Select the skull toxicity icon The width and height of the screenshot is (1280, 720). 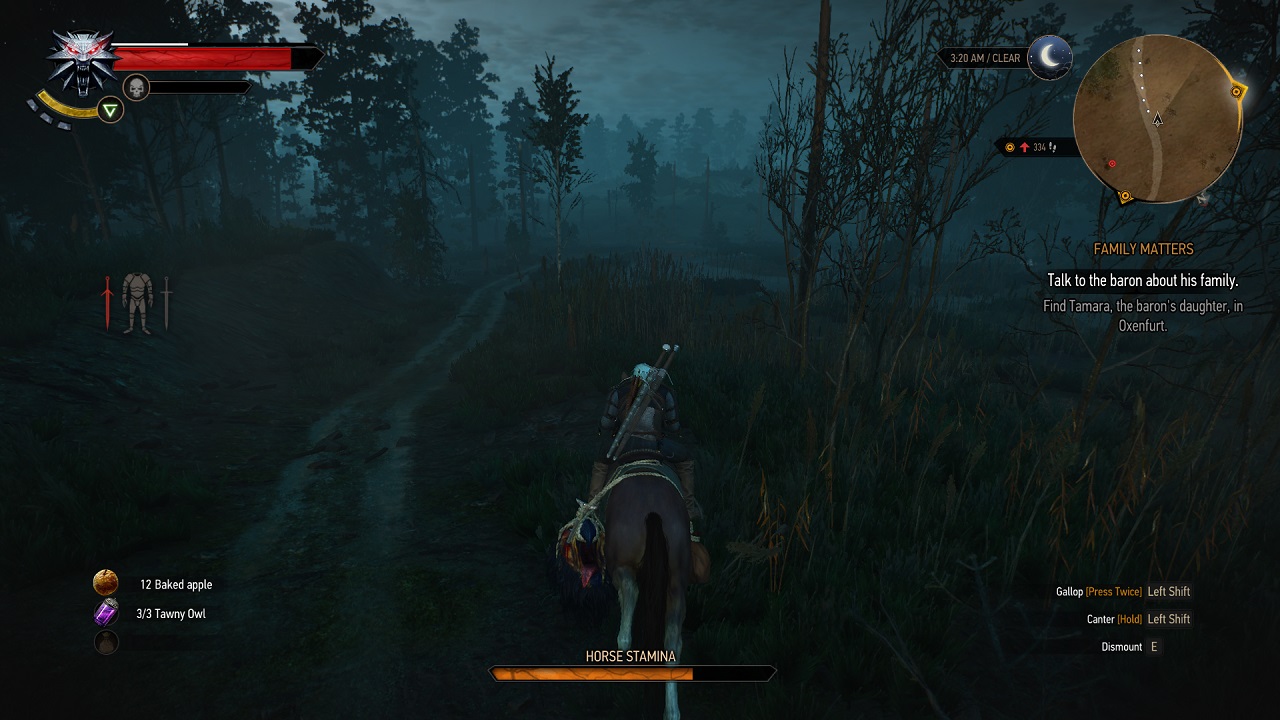pyautogui.click(x=134, y=87)
